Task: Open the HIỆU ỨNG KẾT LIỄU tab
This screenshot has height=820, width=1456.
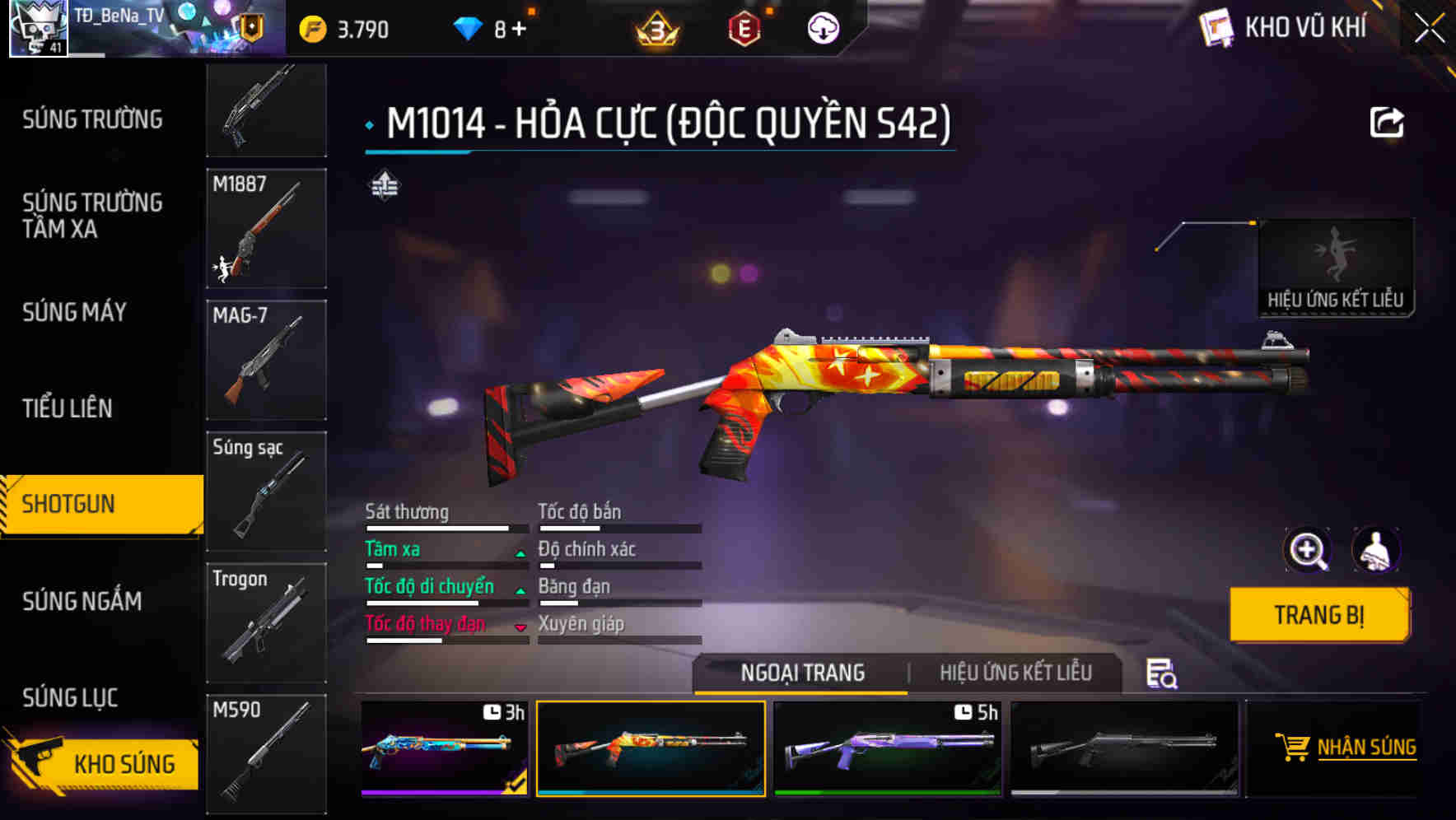Action: pyautogui.click(x=1017, y=673)
